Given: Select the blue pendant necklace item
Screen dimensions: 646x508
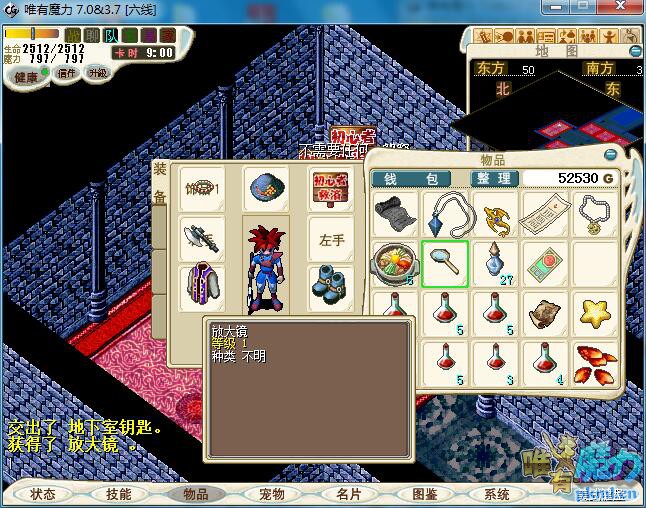Looking at the screenshot, I should [x=444, y=213].
